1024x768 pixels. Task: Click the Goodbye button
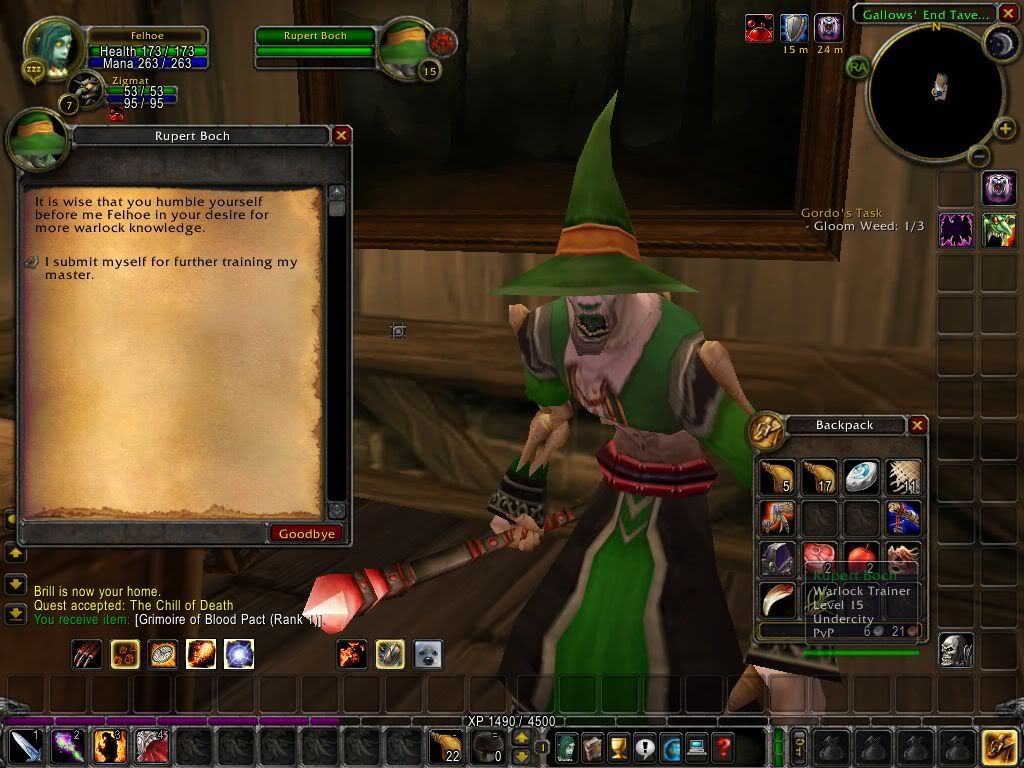(306, 534)
